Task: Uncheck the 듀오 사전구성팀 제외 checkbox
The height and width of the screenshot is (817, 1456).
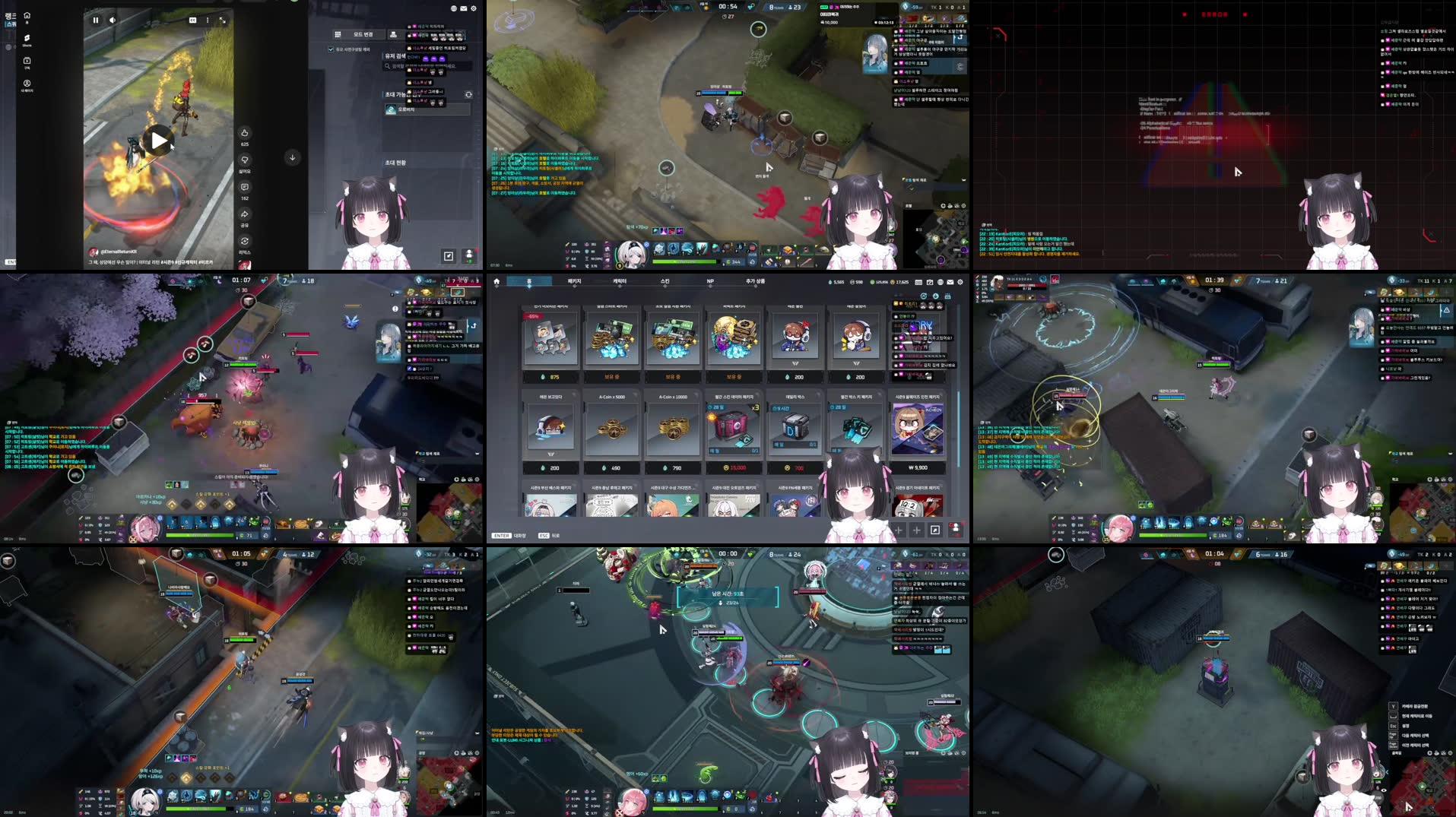Action: coord(331,49)
